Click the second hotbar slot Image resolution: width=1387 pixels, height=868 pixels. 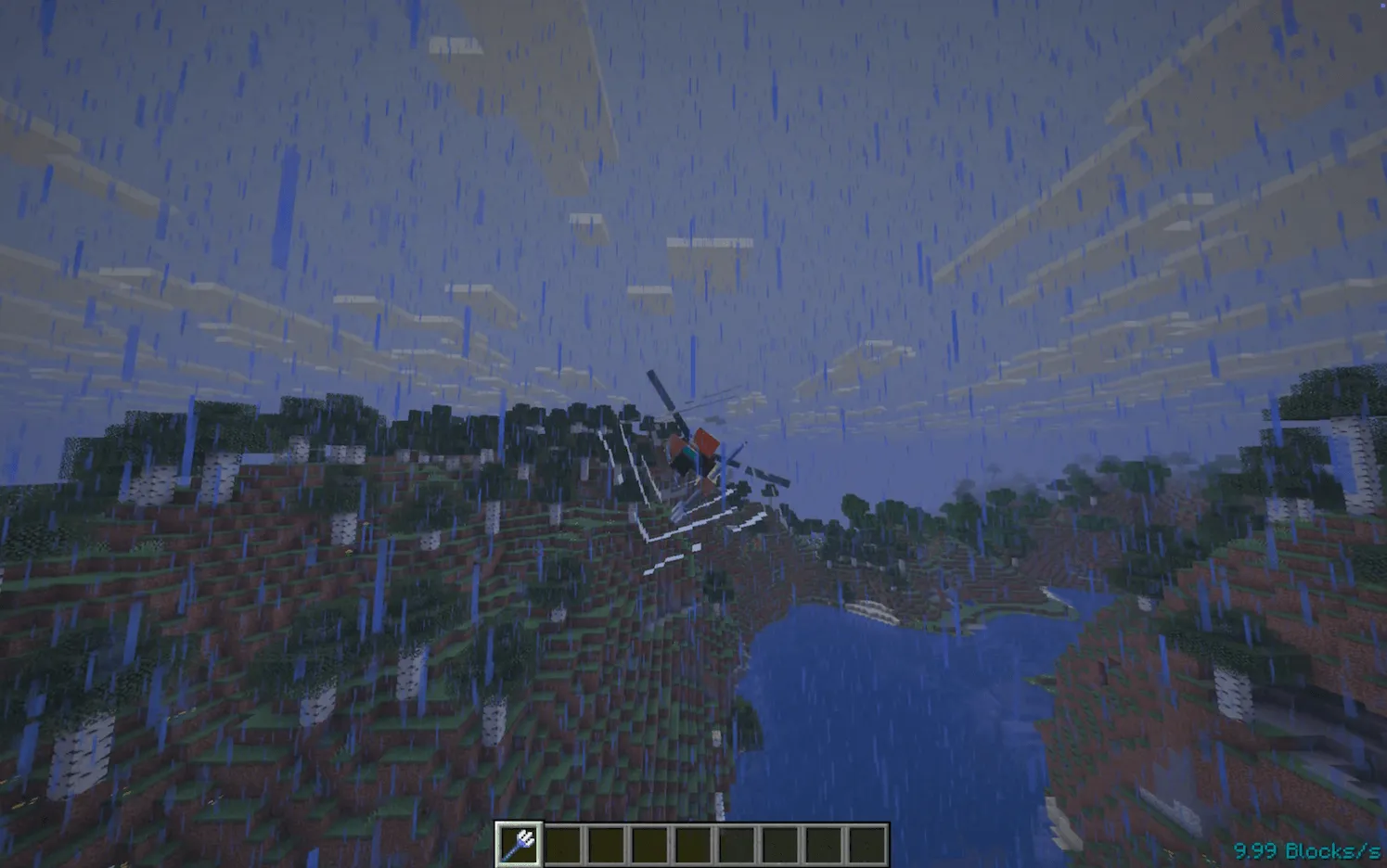[x=567, y=845]
